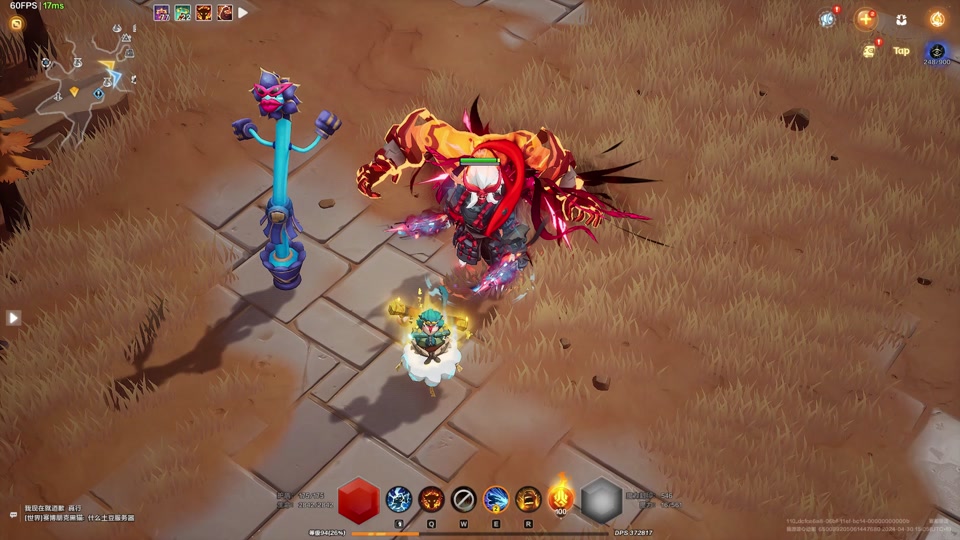Click the orange swap button above the minimap

click(16, 24)
